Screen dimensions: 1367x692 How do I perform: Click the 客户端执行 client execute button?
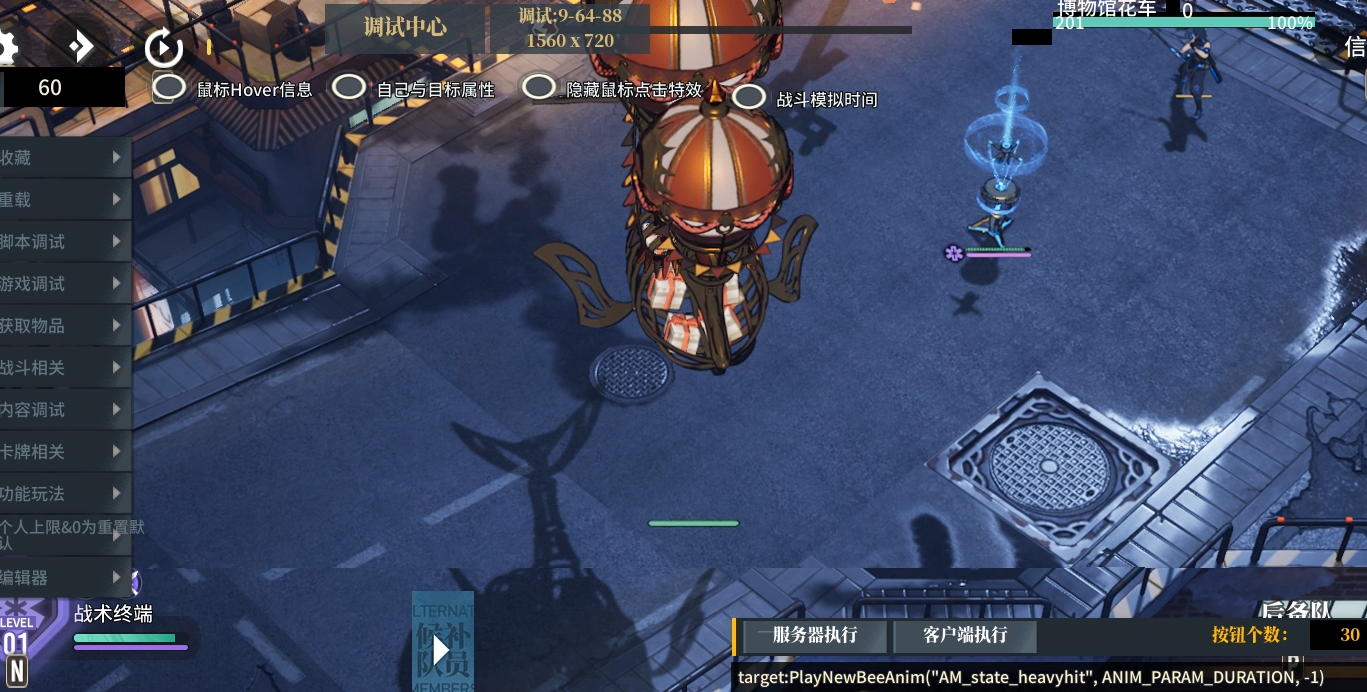click(965, 635)
